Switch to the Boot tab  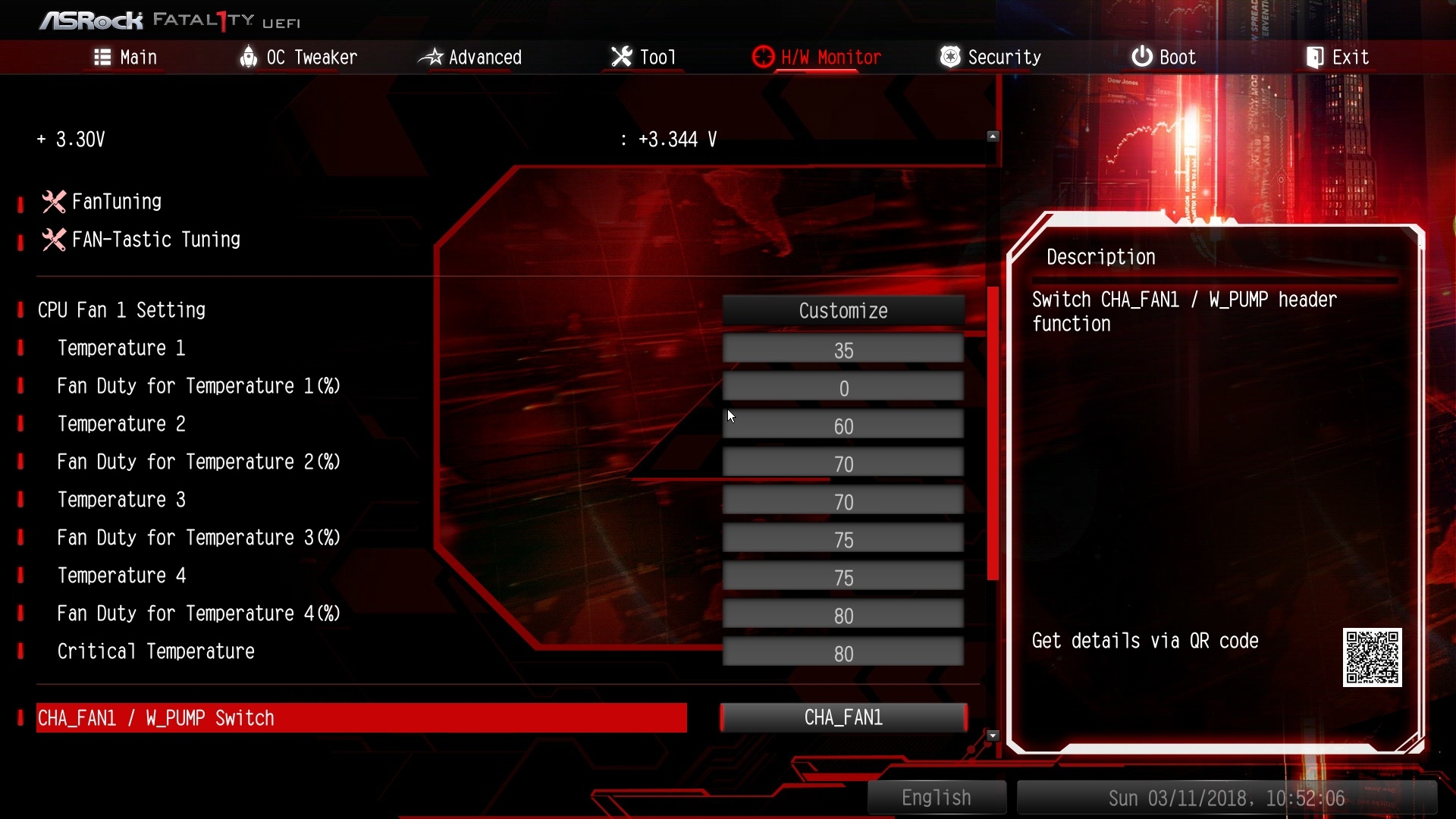(1164, 58)
